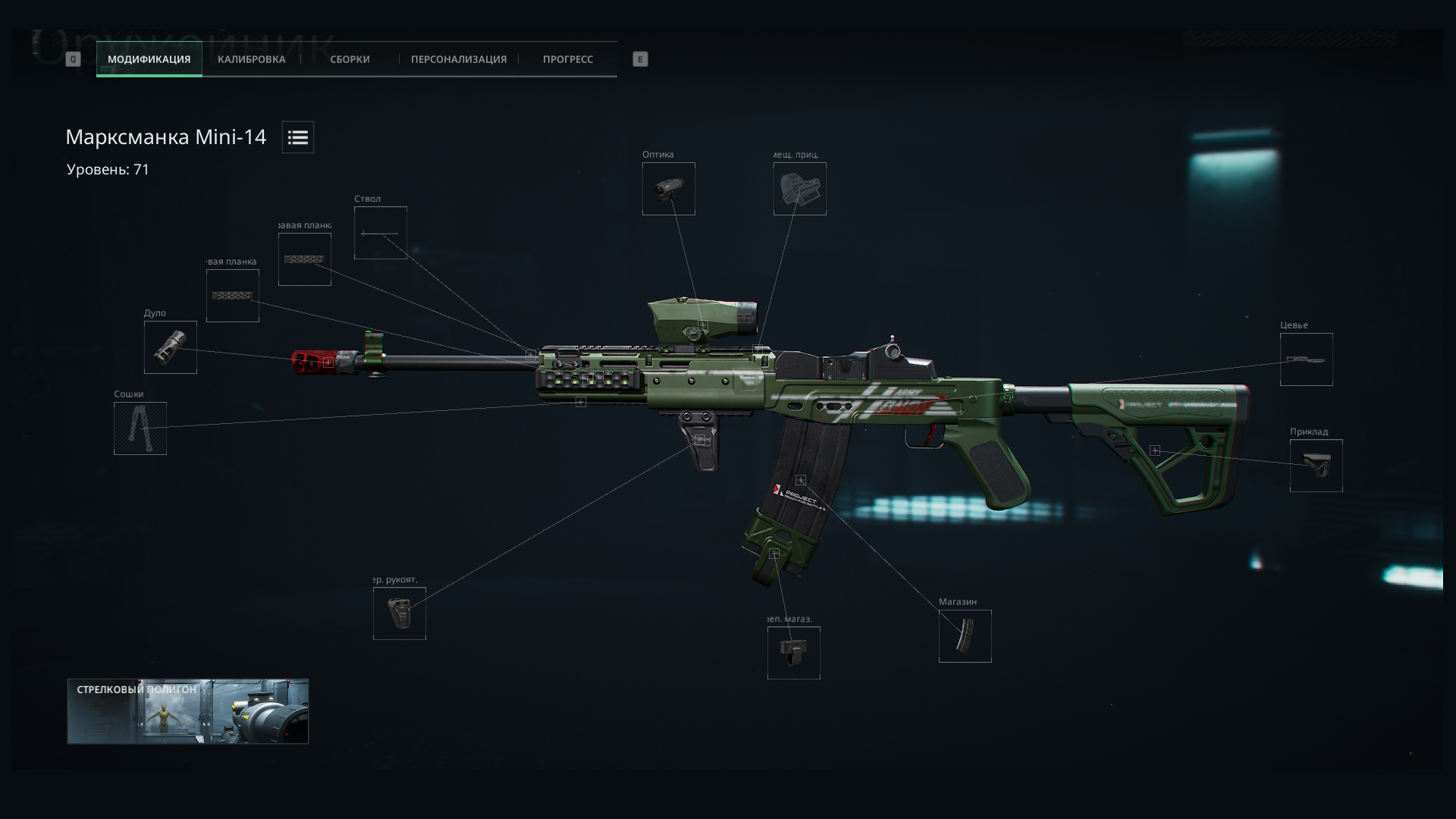This screenshot has height=819, width=1456.
Task: Go to the Персонализация tab
Action: (458, 59)
